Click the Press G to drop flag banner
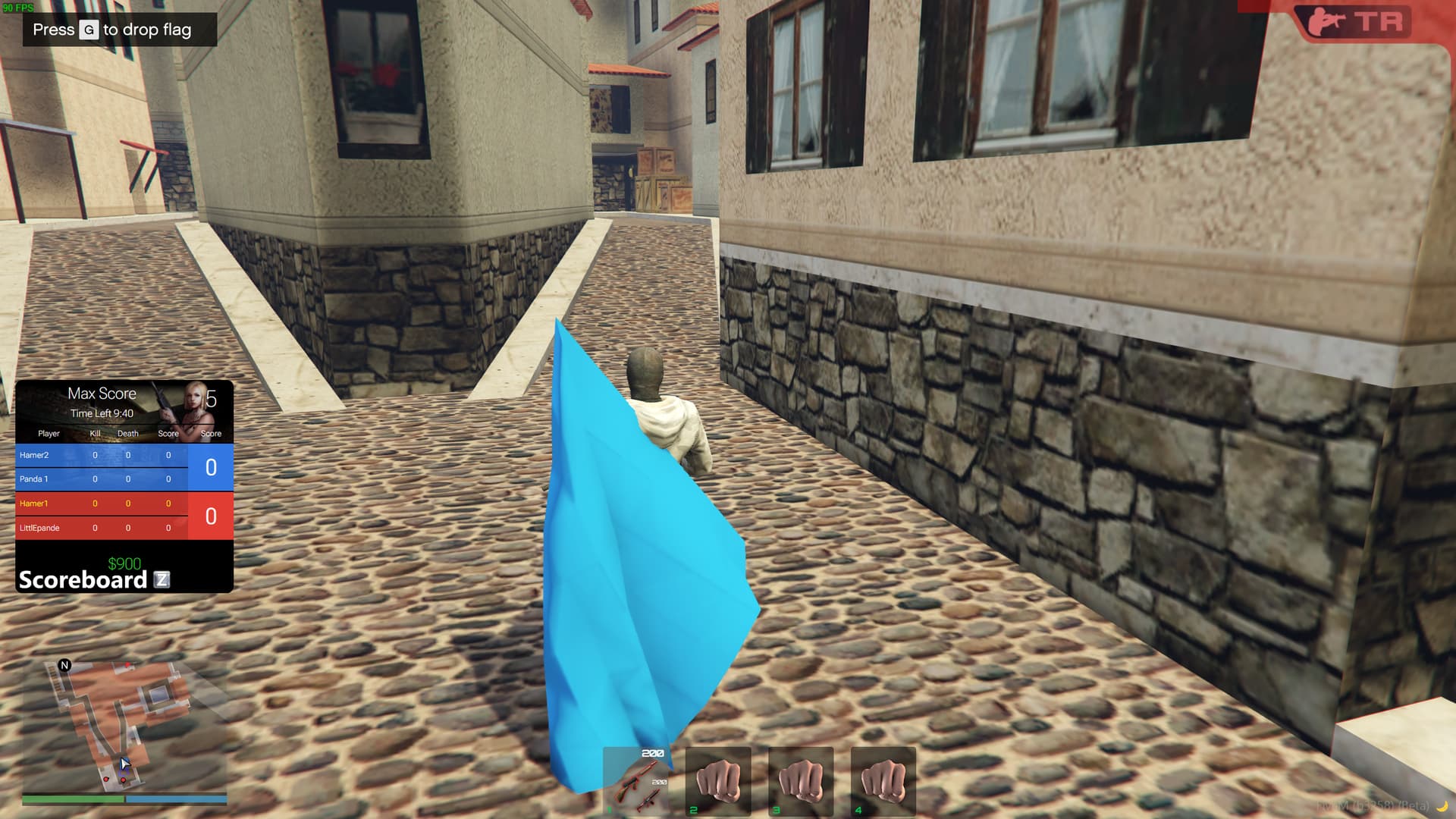Image resolution: width=1456 pixels, height=819 pixels. (118, 30)
